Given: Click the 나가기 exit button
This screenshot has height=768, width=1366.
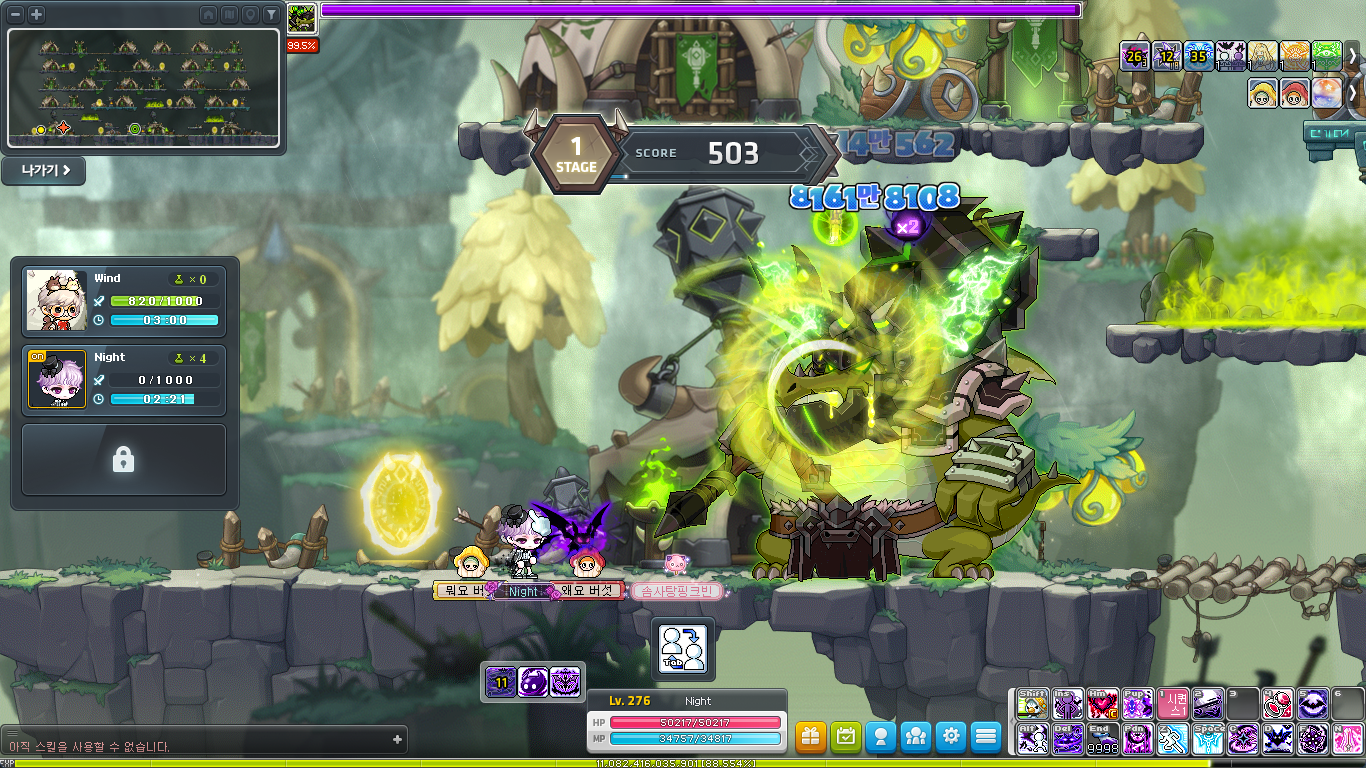Looking at the screenshot, I should pos(44,170).
